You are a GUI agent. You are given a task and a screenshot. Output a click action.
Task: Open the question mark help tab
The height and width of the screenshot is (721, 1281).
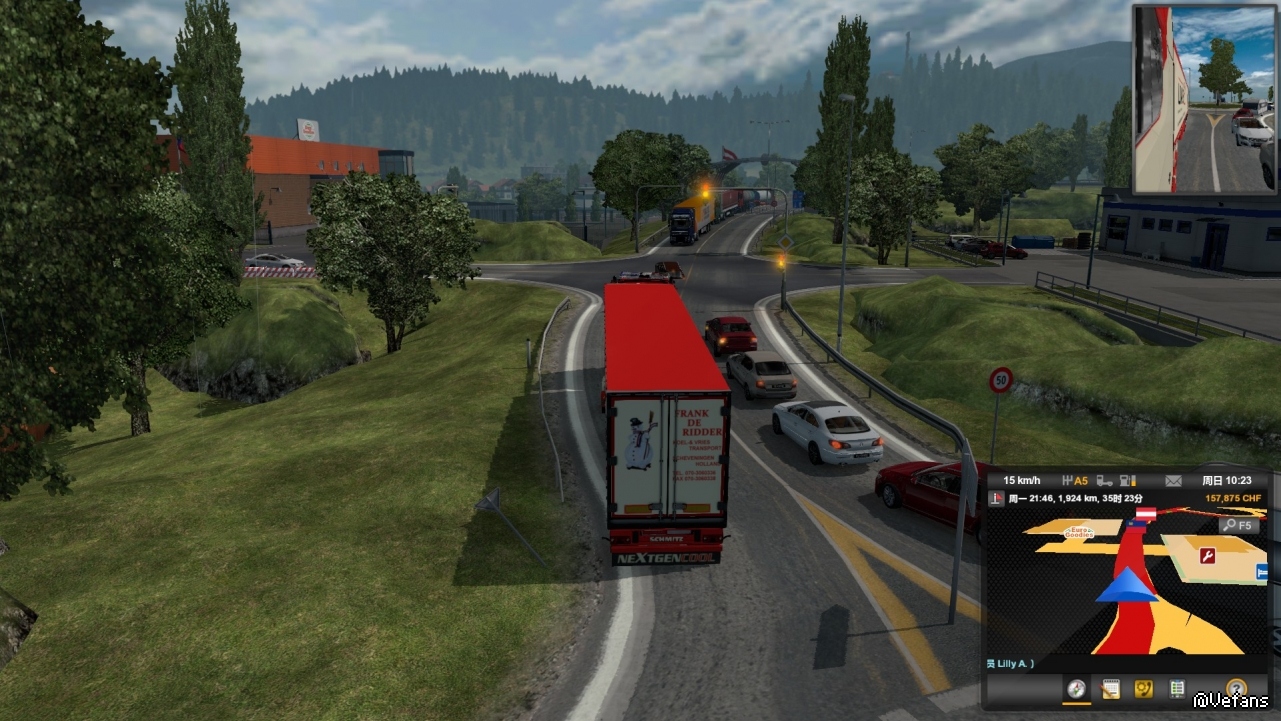(x=1236, y=689)
